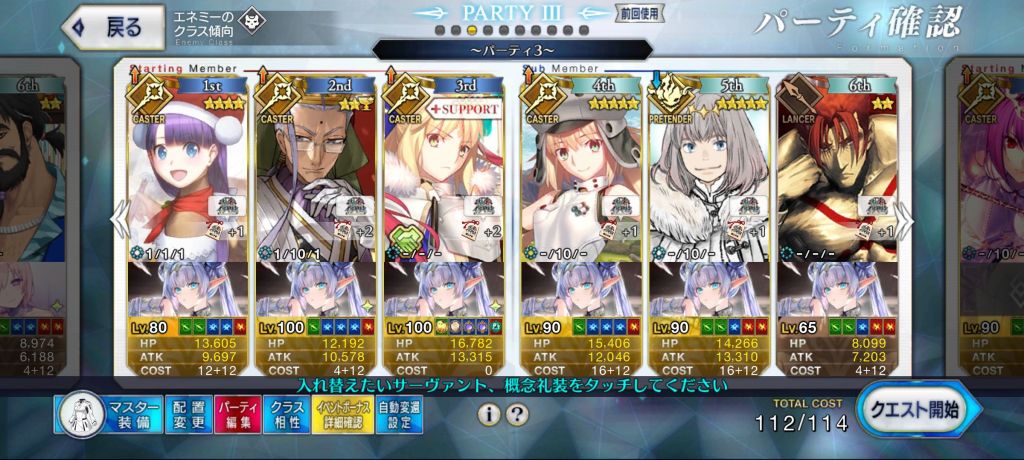1024x460 pixels.
Task: Open the question mark help icon
Action: pyautogui.click(x=517, y=413)
